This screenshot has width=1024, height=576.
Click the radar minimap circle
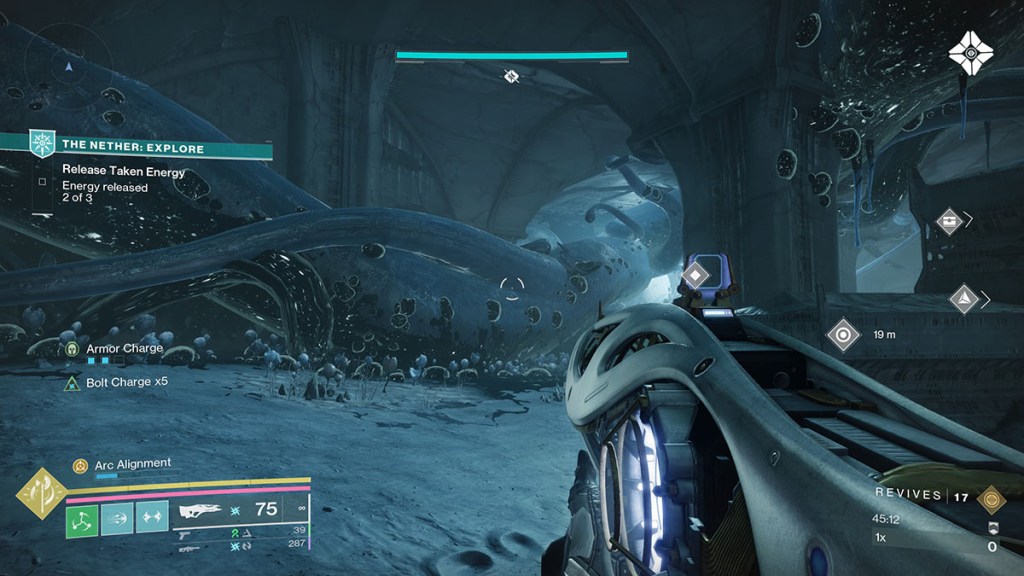[68, 65]
